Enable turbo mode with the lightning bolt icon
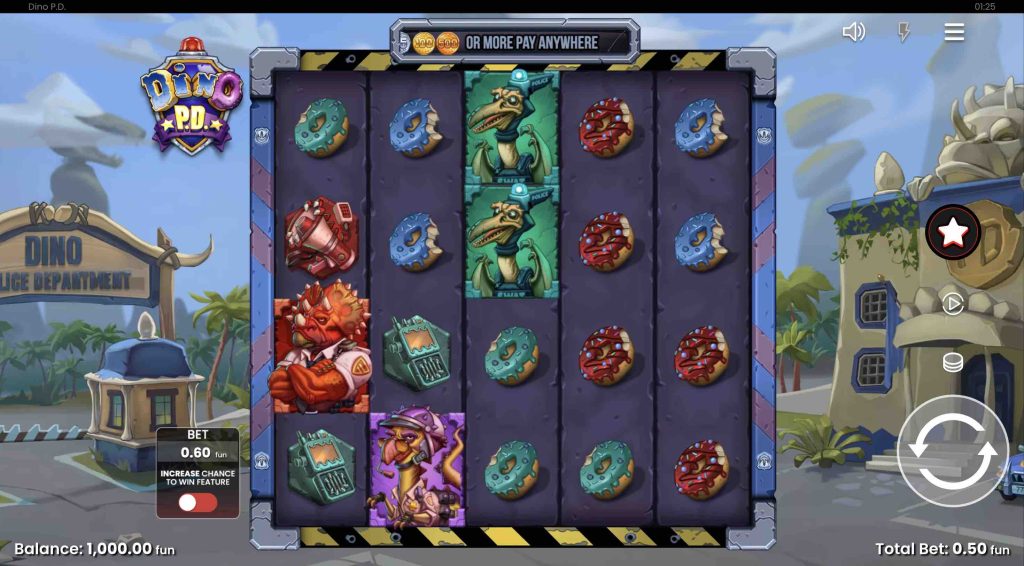The height and width of the screenshot is (566, 1024). (x=904, y=32)
